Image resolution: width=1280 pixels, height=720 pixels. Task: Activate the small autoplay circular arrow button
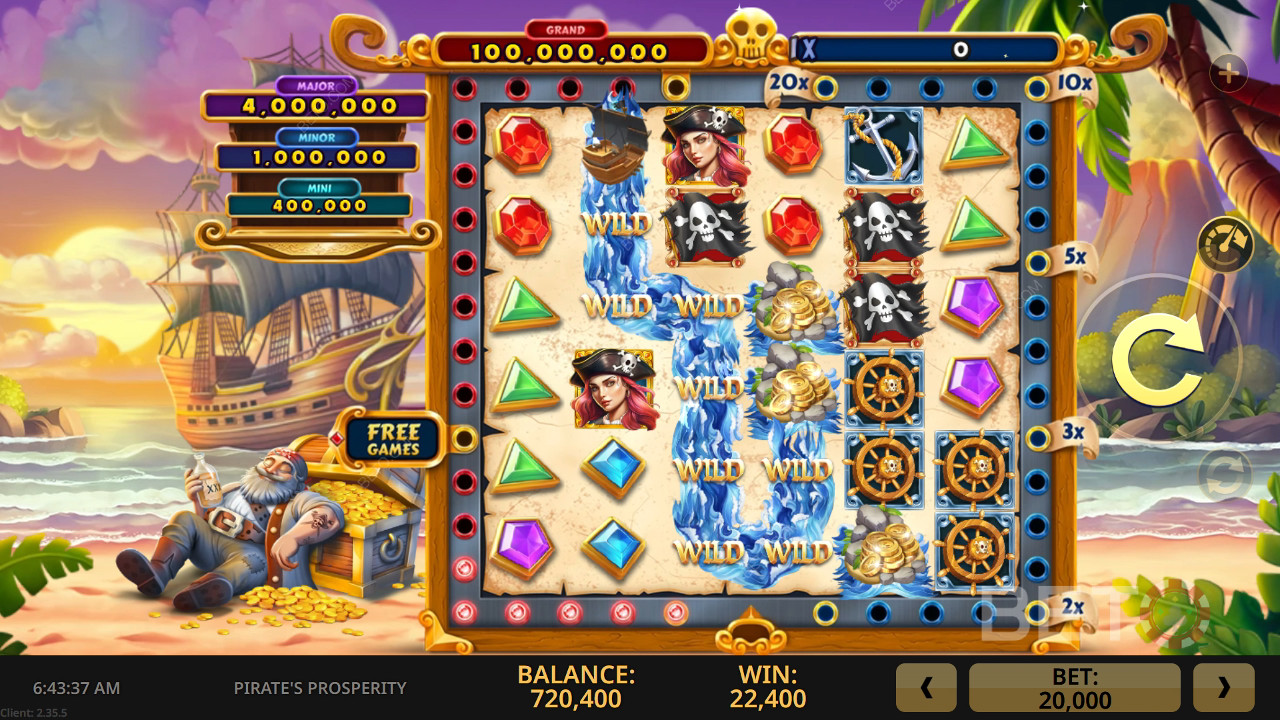point(1225,474)
